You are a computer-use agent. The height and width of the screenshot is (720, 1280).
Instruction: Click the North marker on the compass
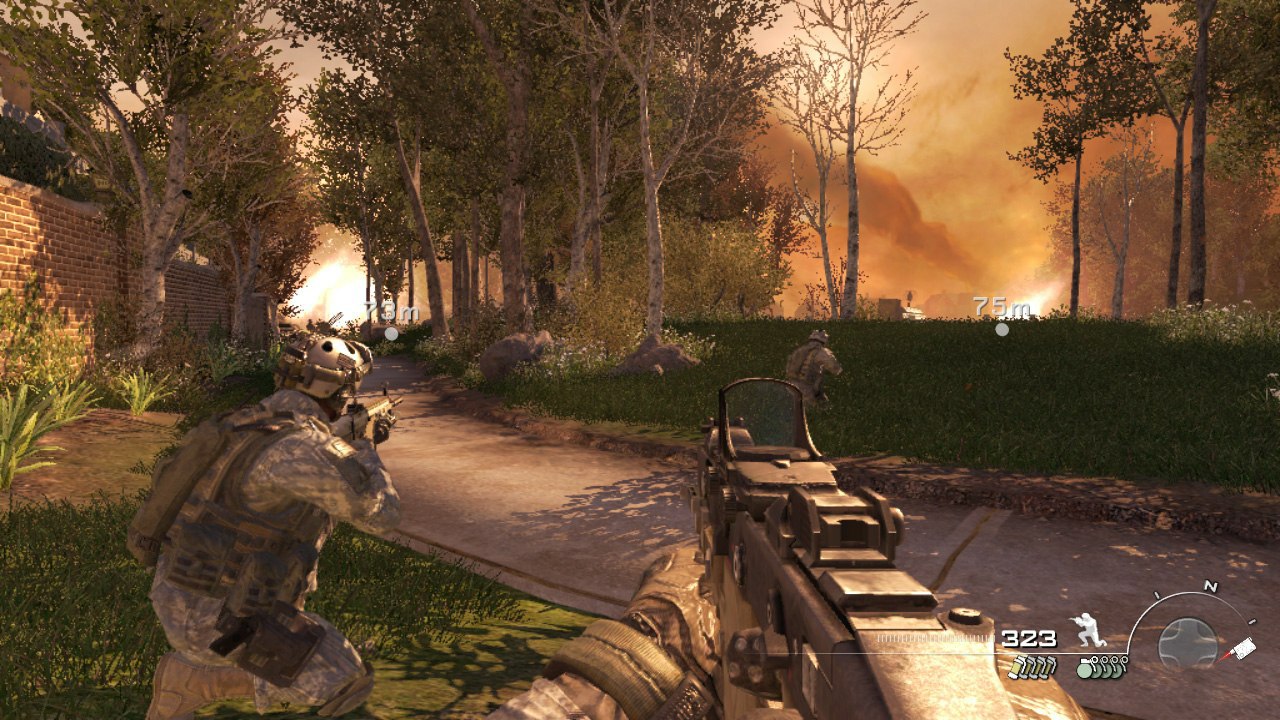click(1211, 586)
